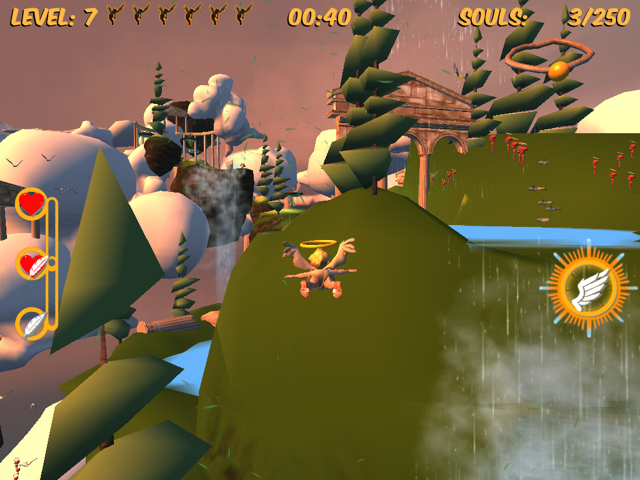Select the red heart icon
The height and width of the screenshot is (480, 640).
tap(32, 203)
